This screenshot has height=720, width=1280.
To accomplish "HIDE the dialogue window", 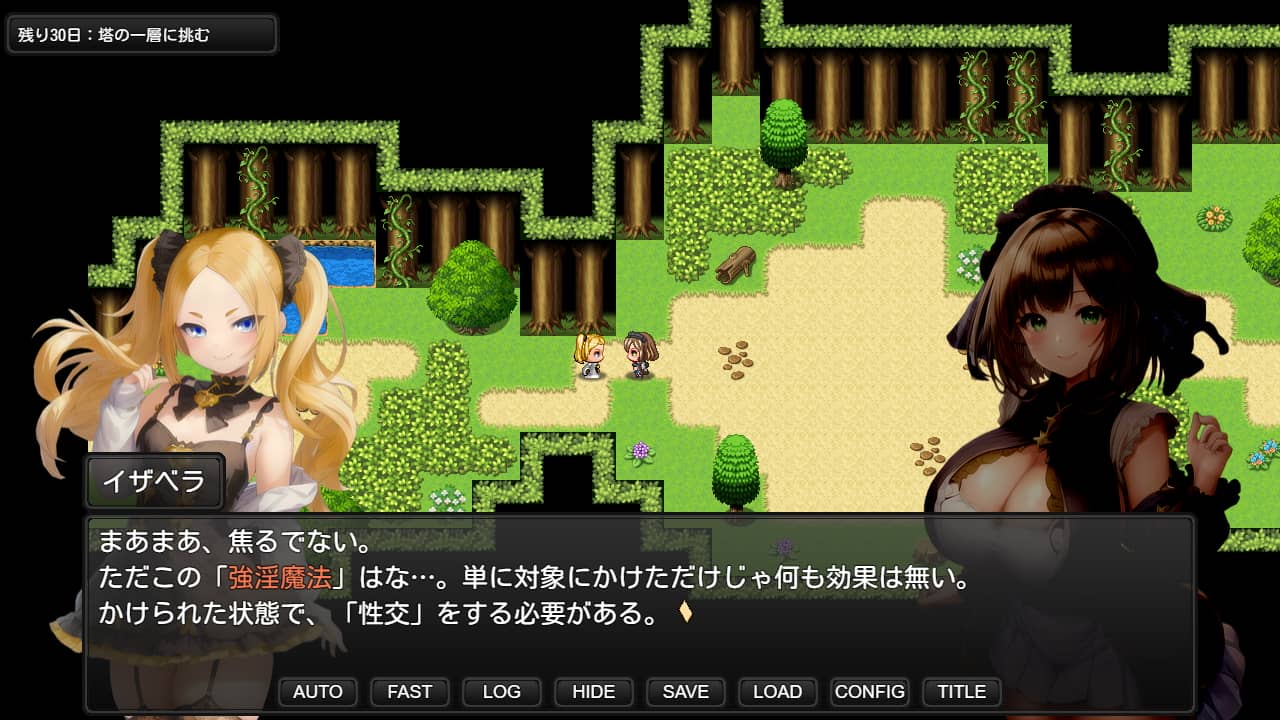I will [x=593, y=692].
